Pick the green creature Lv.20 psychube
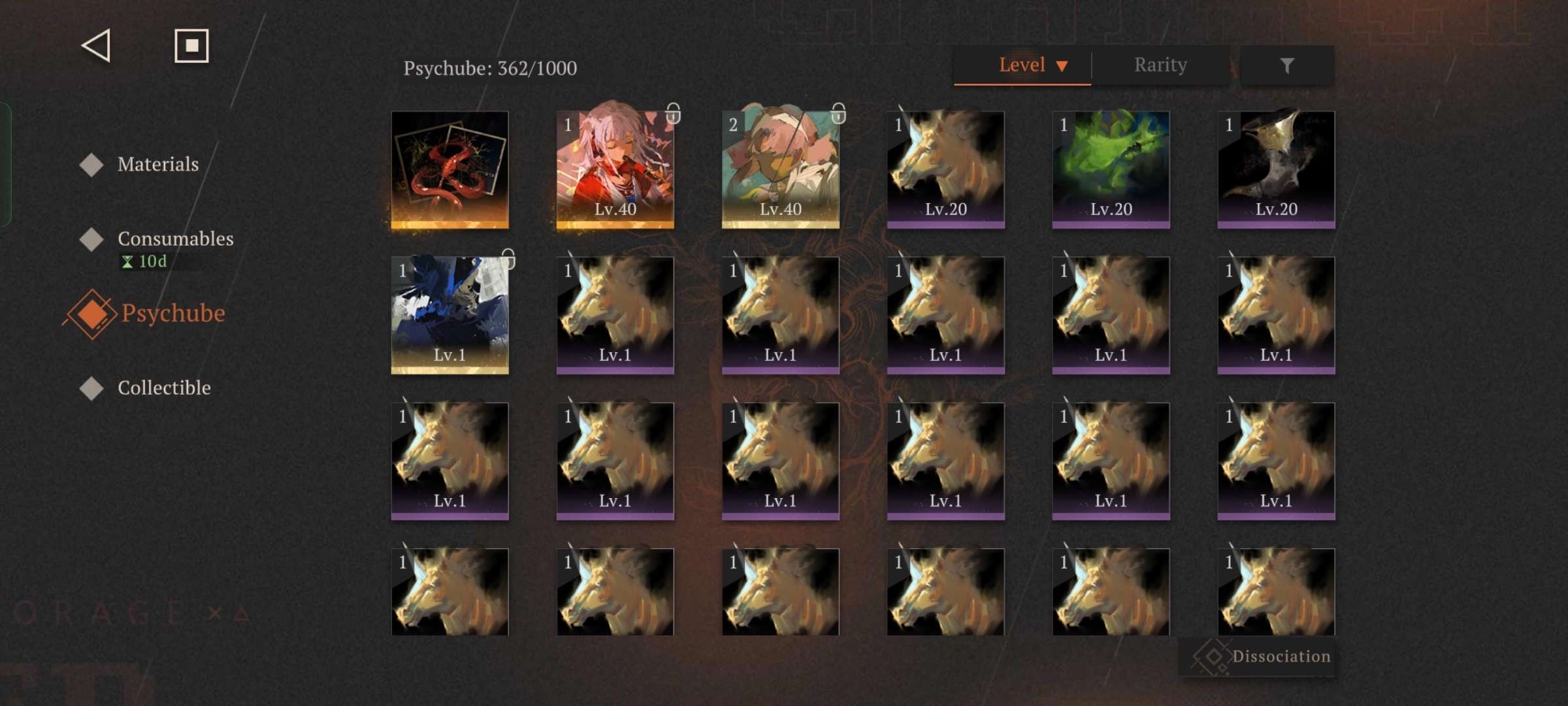The height and width of the screenshot is (706, 1568). pos(1111,169)
